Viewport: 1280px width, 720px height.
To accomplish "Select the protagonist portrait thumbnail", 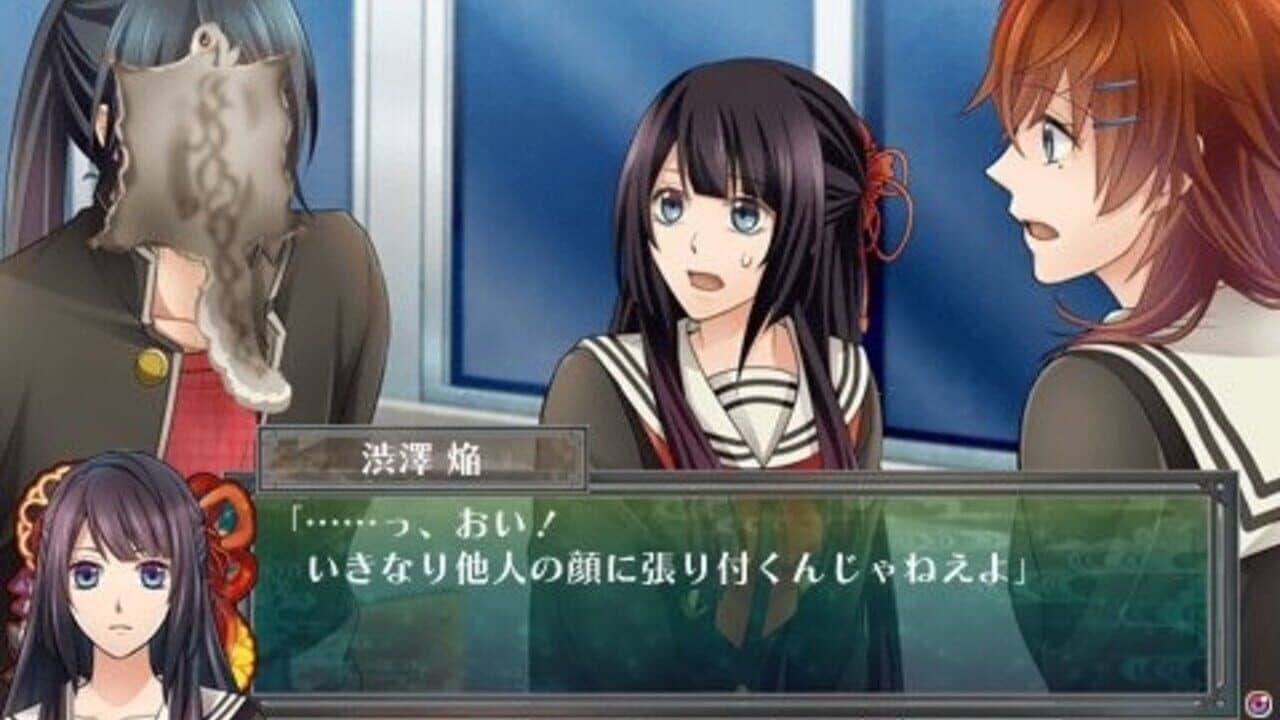I will (x=115, y=580).
